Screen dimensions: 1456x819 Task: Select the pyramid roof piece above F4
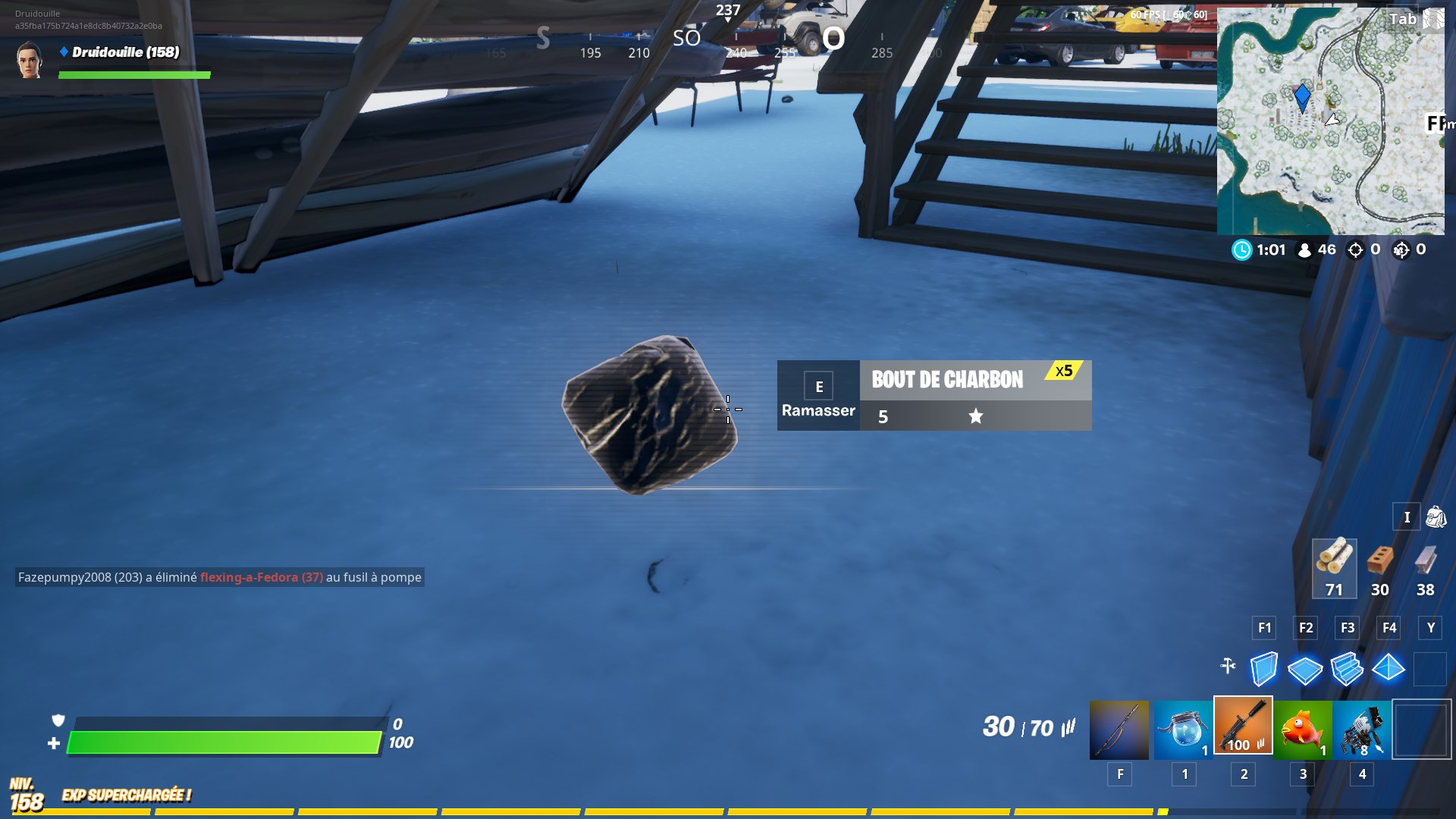point(1390,669)
